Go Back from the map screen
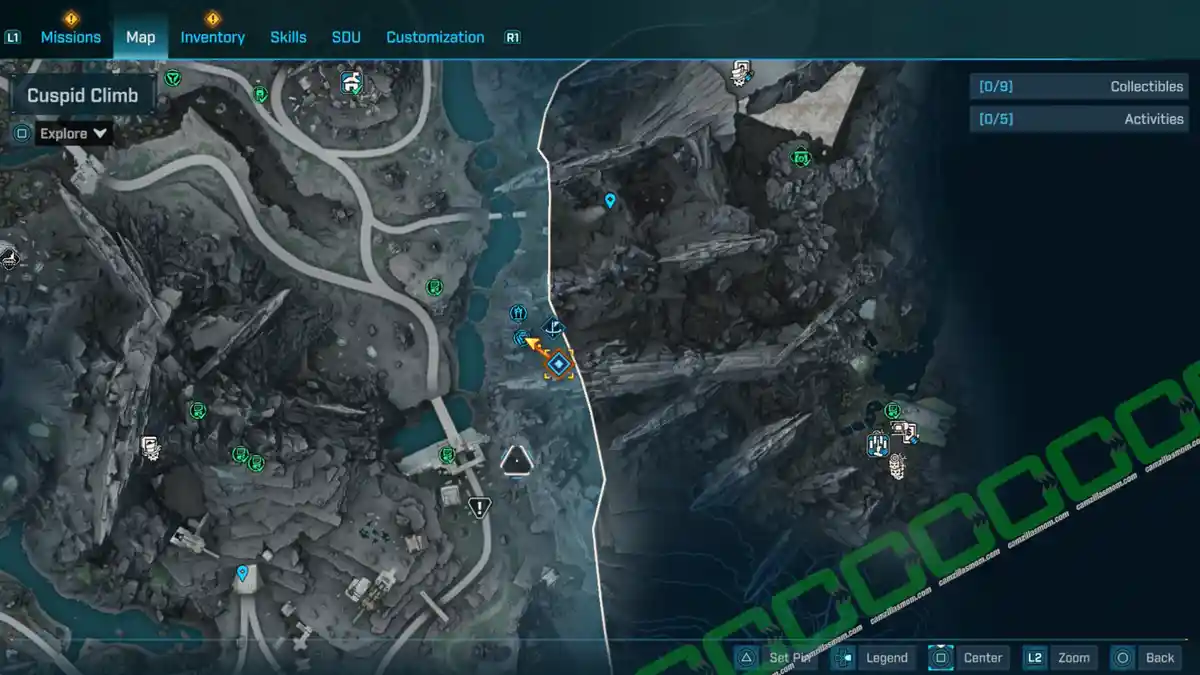 pos(1146,657)
